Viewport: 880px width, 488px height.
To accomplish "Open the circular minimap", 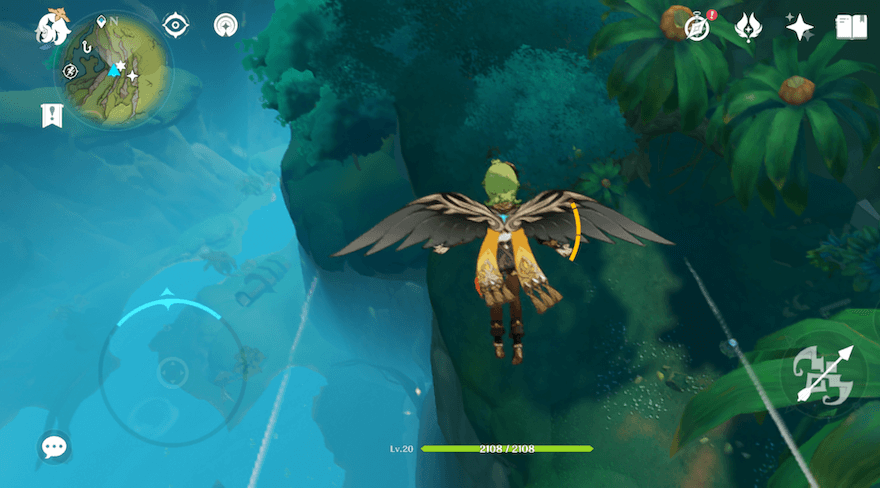I will 112,66.
